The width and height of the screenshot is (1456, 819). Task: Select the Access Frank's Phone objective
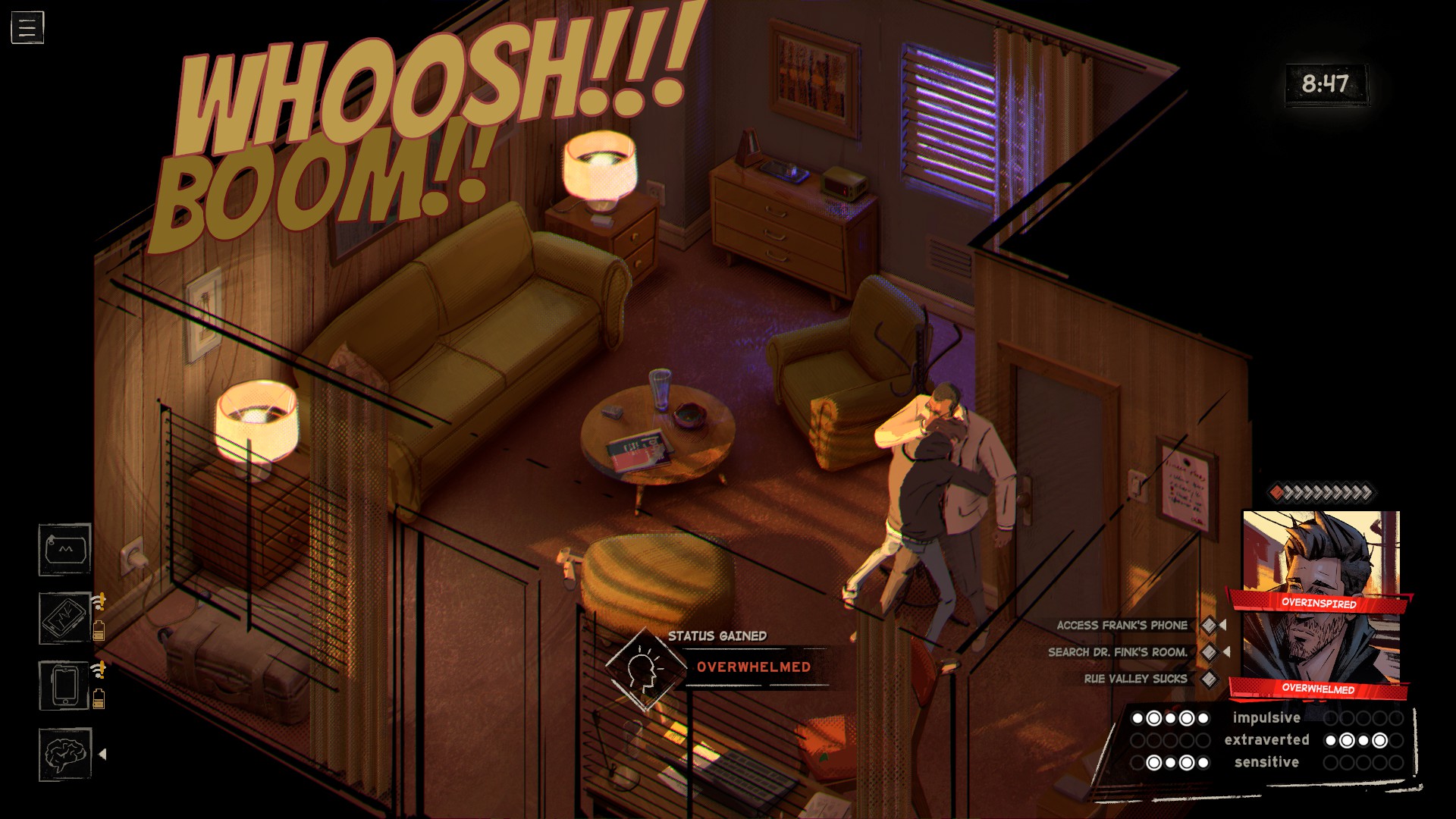click(x=1122, y=626)
